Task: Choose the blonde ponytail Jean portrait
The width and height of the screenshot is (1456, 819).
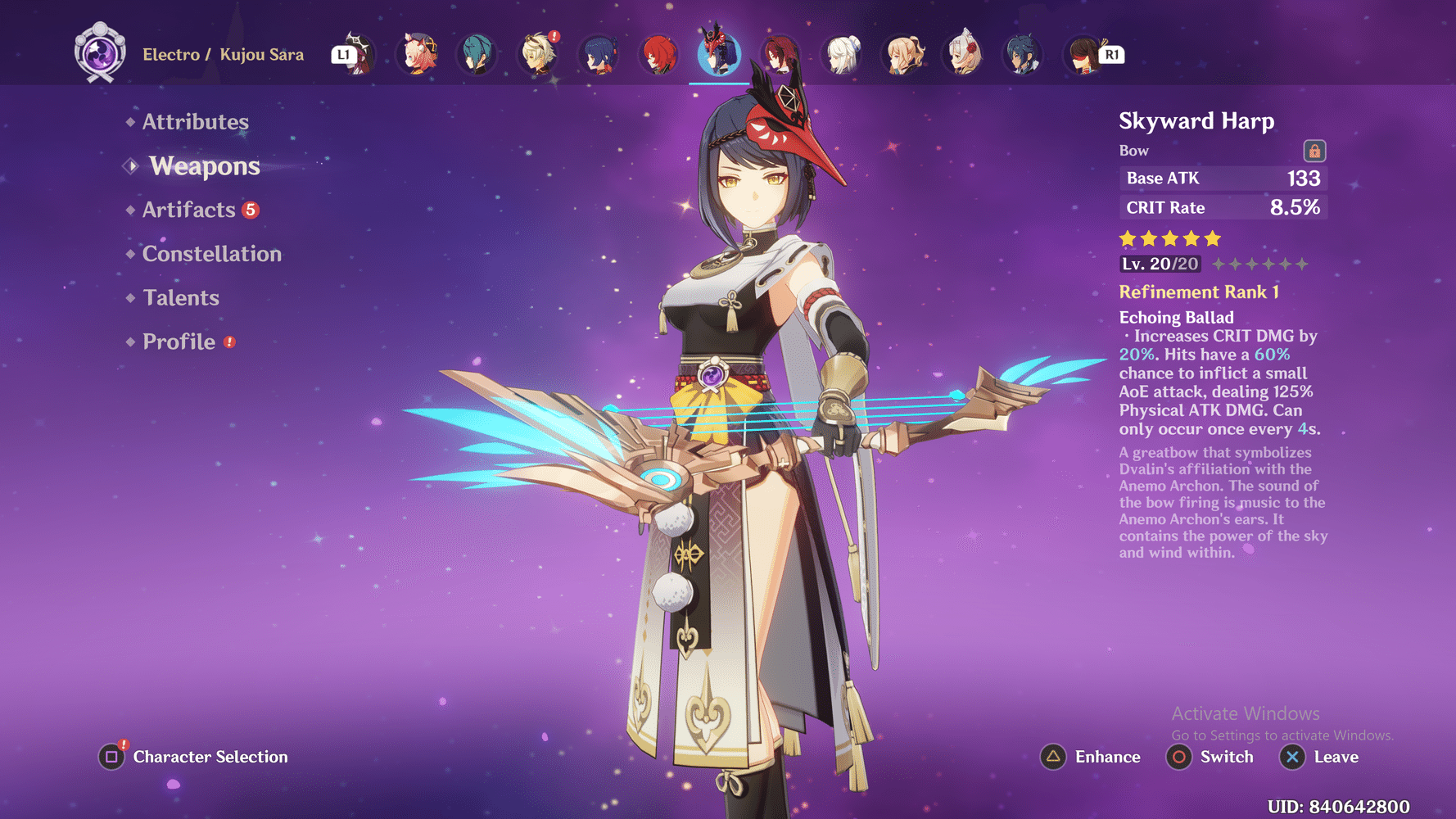Action: [x=904, y=54]
